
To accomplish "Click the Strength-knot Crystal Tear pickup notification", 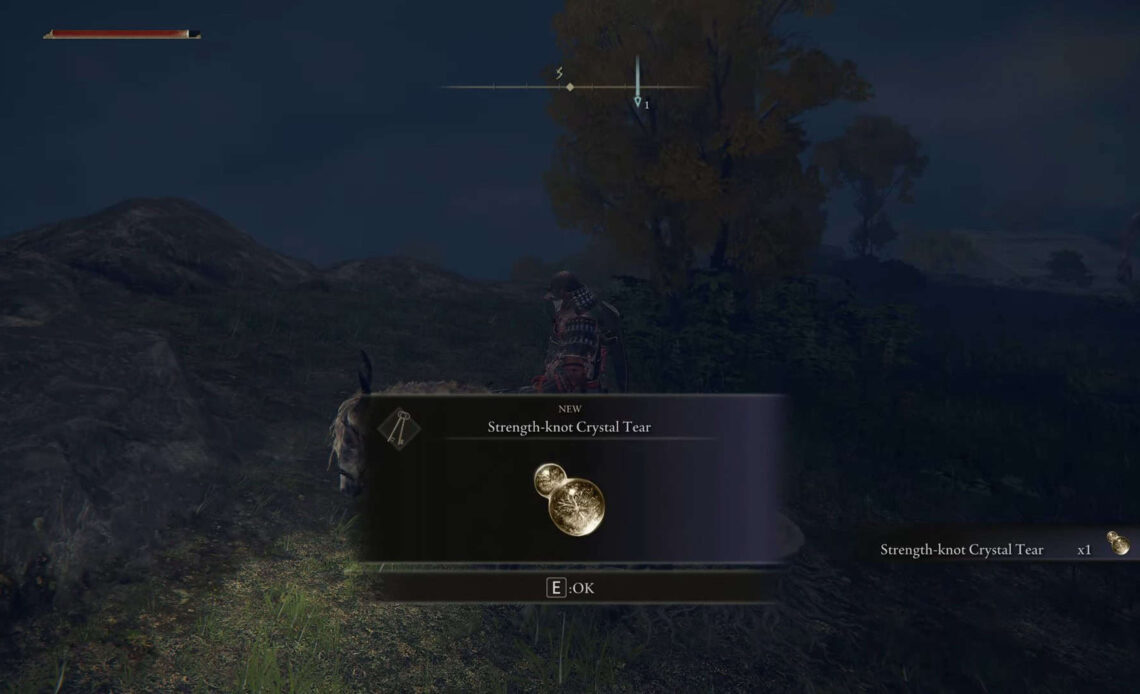I will coord(1000,548).
